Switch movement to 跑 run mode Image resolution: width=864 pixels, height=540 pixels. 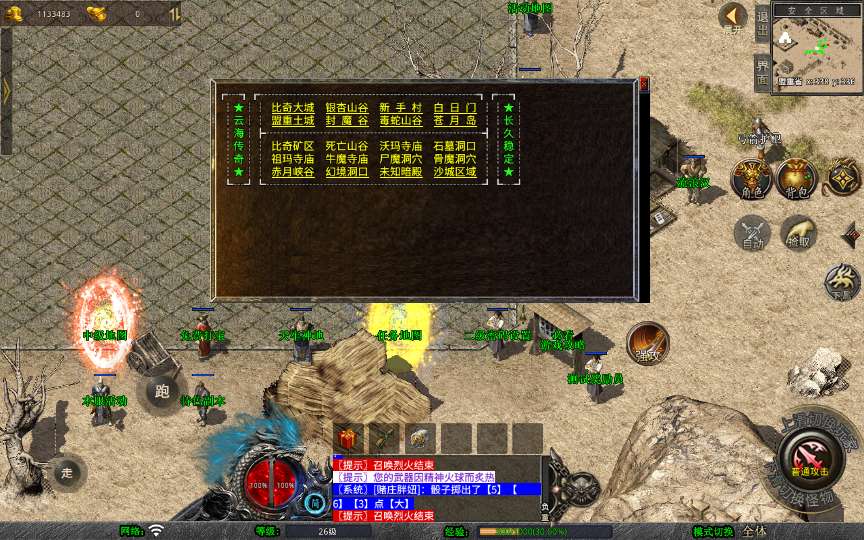click(x=162, y=392)
